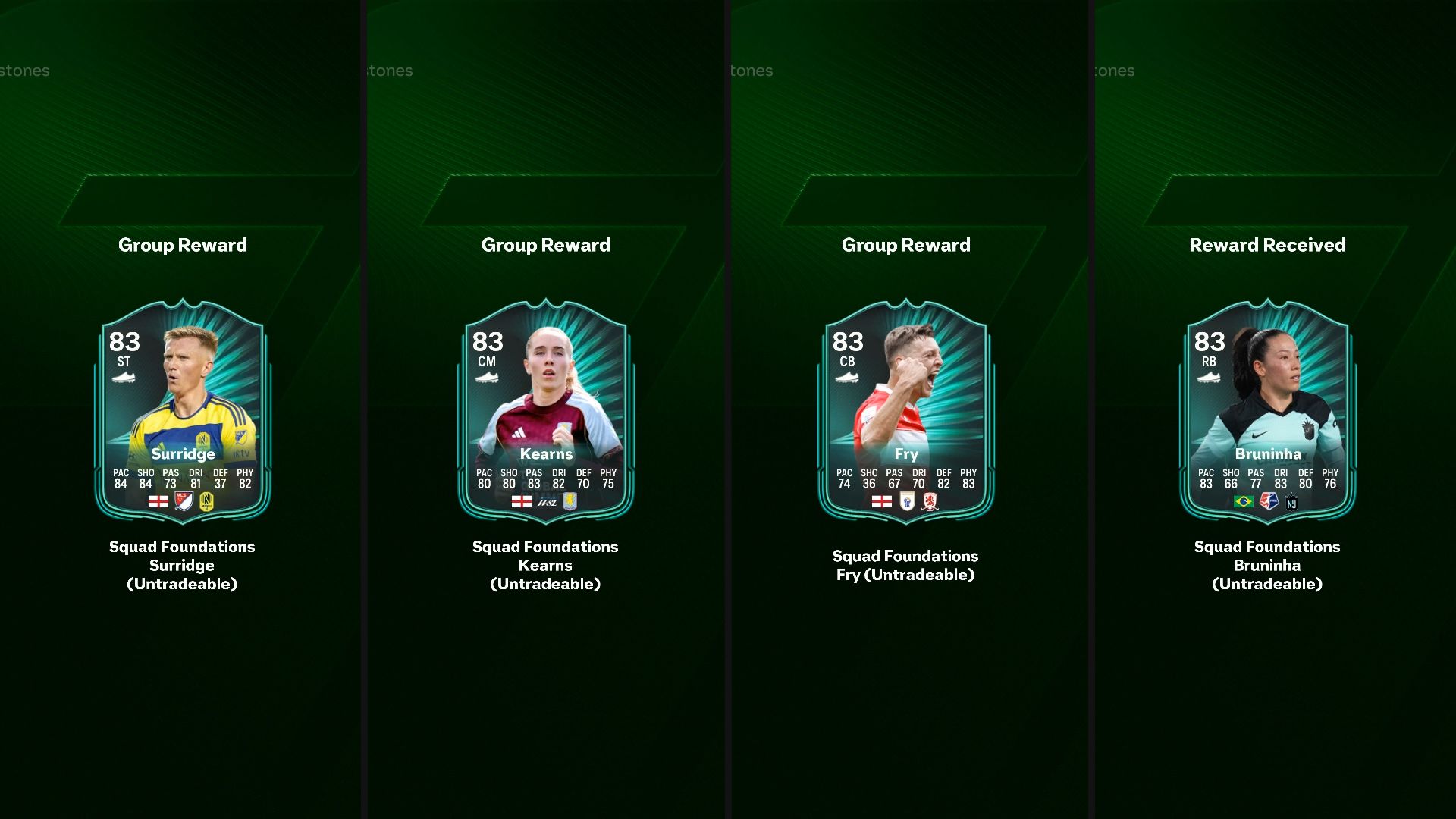Select the Gotham FC badge on Bruninha's card
The width and height of the screenshot is (1456, 819).
click(1291, 502)
